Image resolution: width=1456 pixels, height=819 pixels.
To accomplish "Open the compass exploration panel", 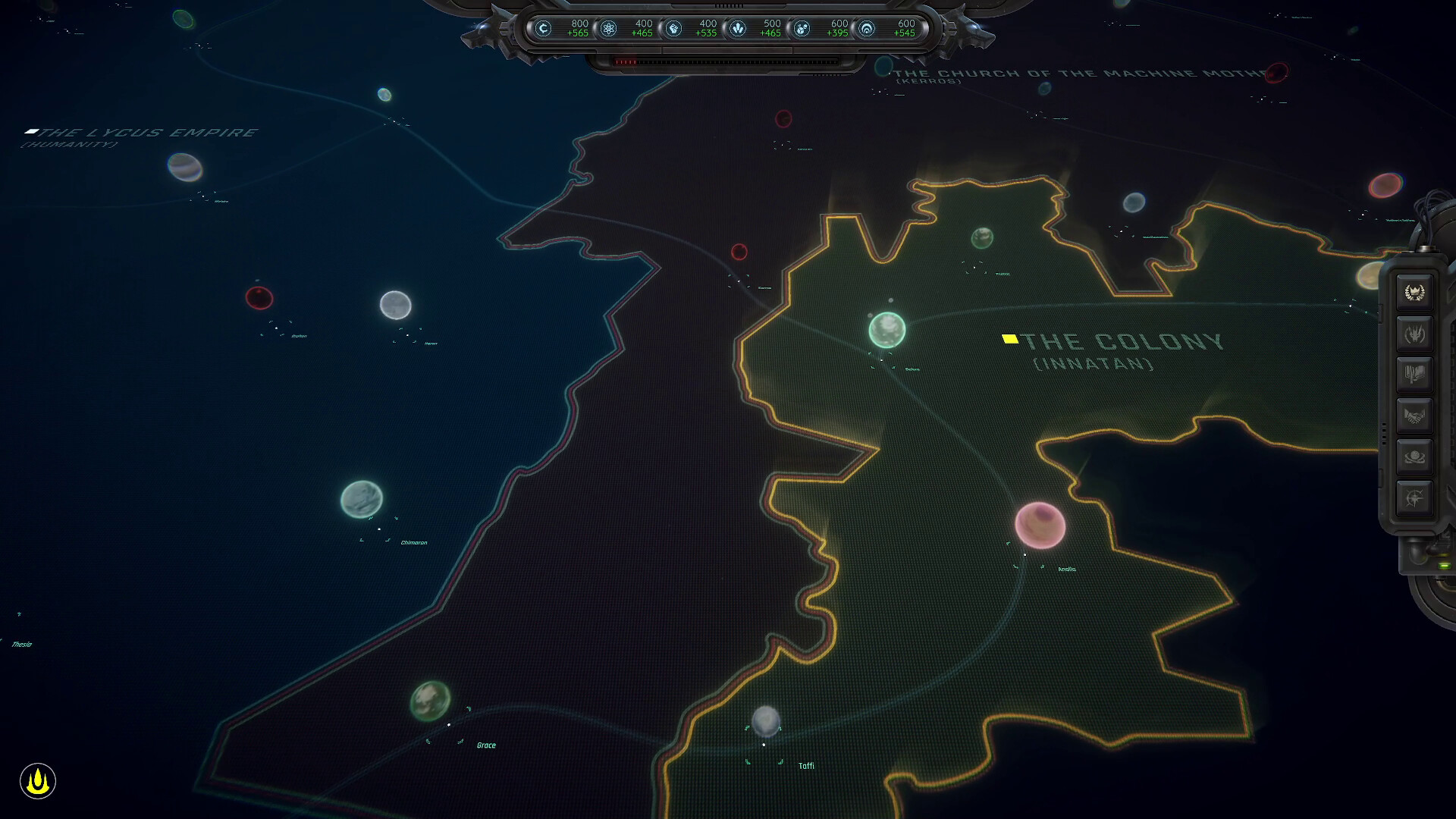I will 1414,497.
